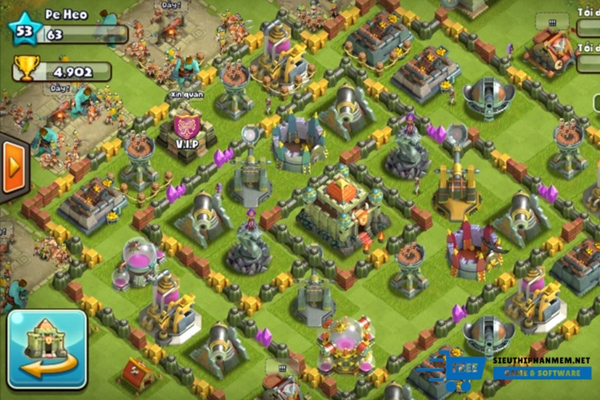
Task: Tap the gold trophy cup icon
Action: coord(26,70)
